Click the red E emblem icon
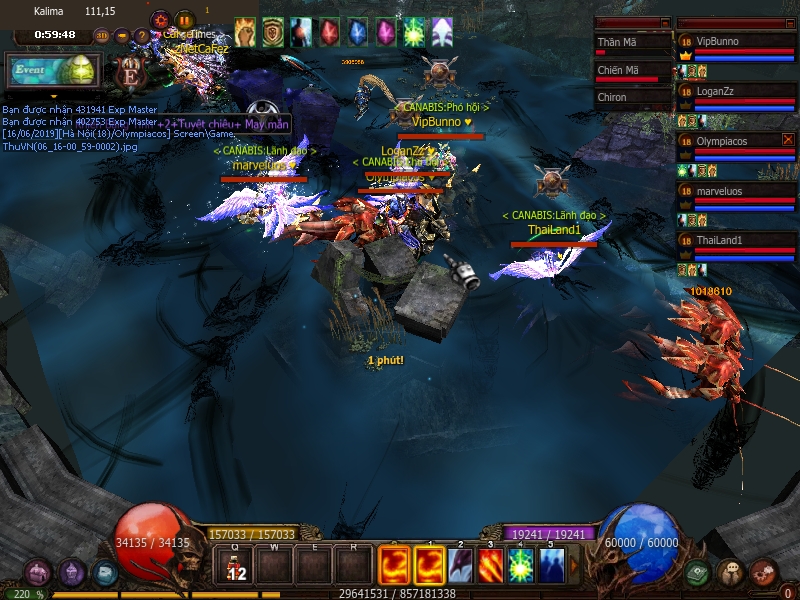 pyautogui.click(x=129, y=73)
